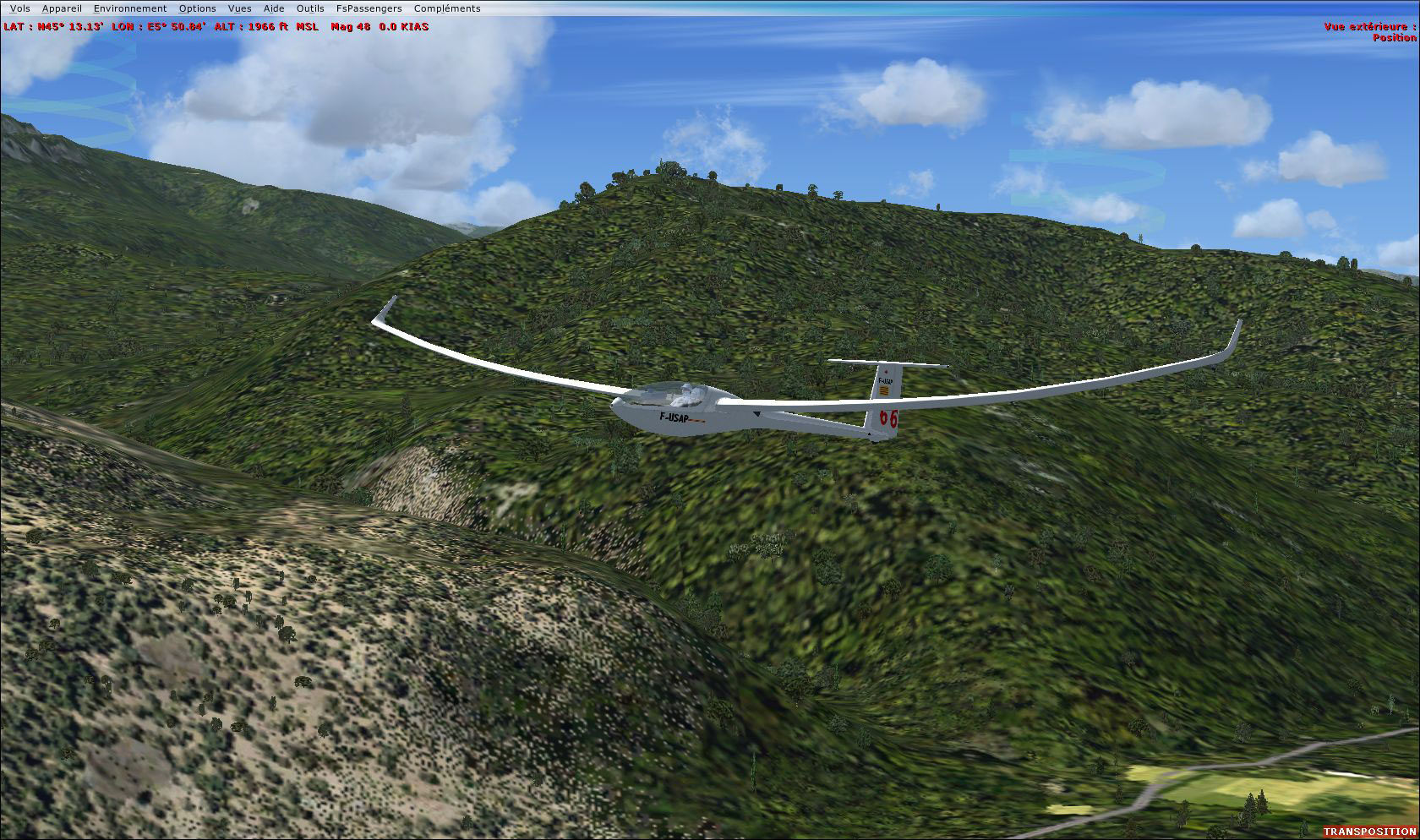Screen dimensions: 1420x840
Task: Open the Aide menu
Action: 272,8
